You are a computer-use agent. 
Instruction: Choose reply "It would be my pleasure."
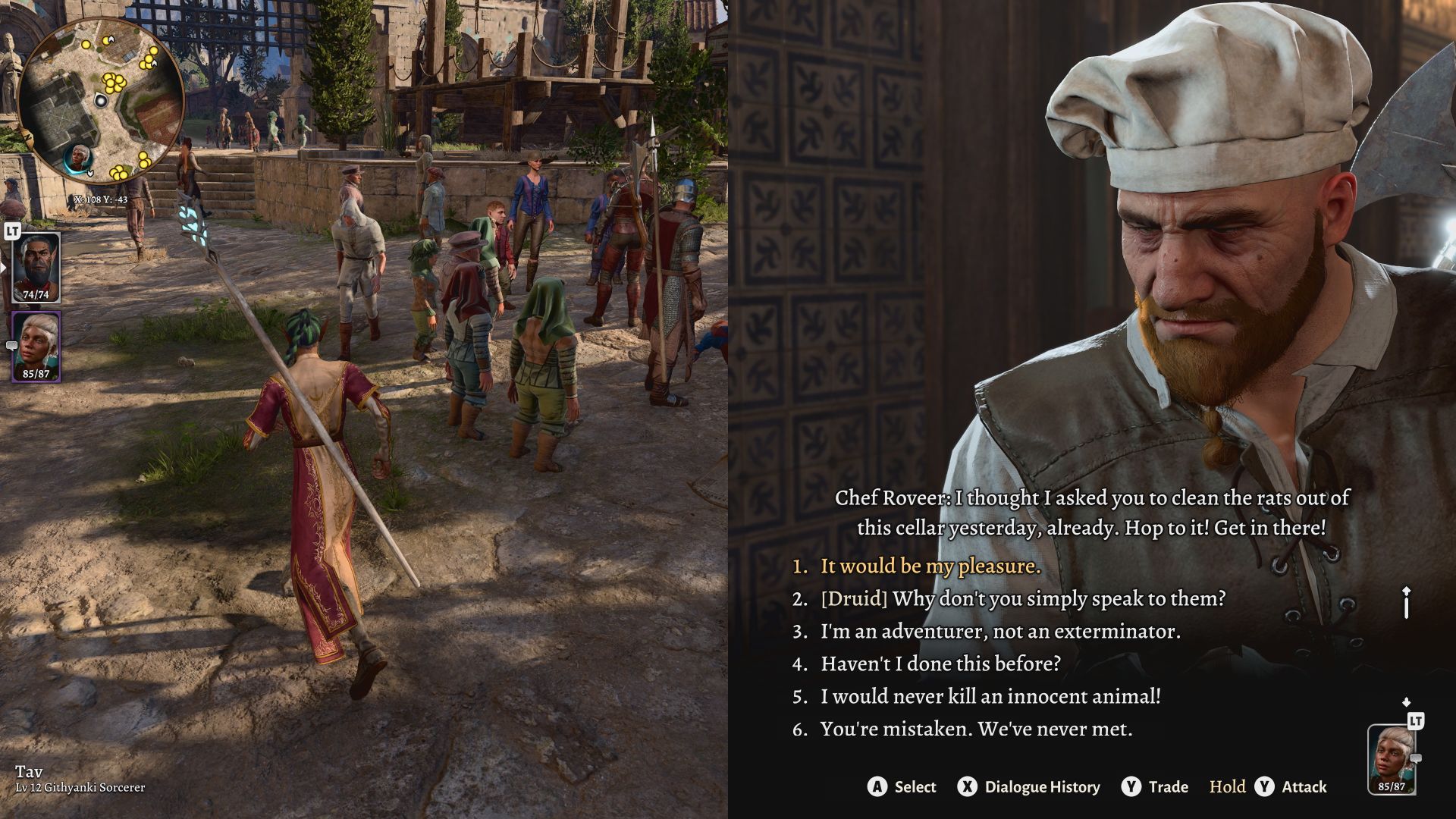pos(930,566)
